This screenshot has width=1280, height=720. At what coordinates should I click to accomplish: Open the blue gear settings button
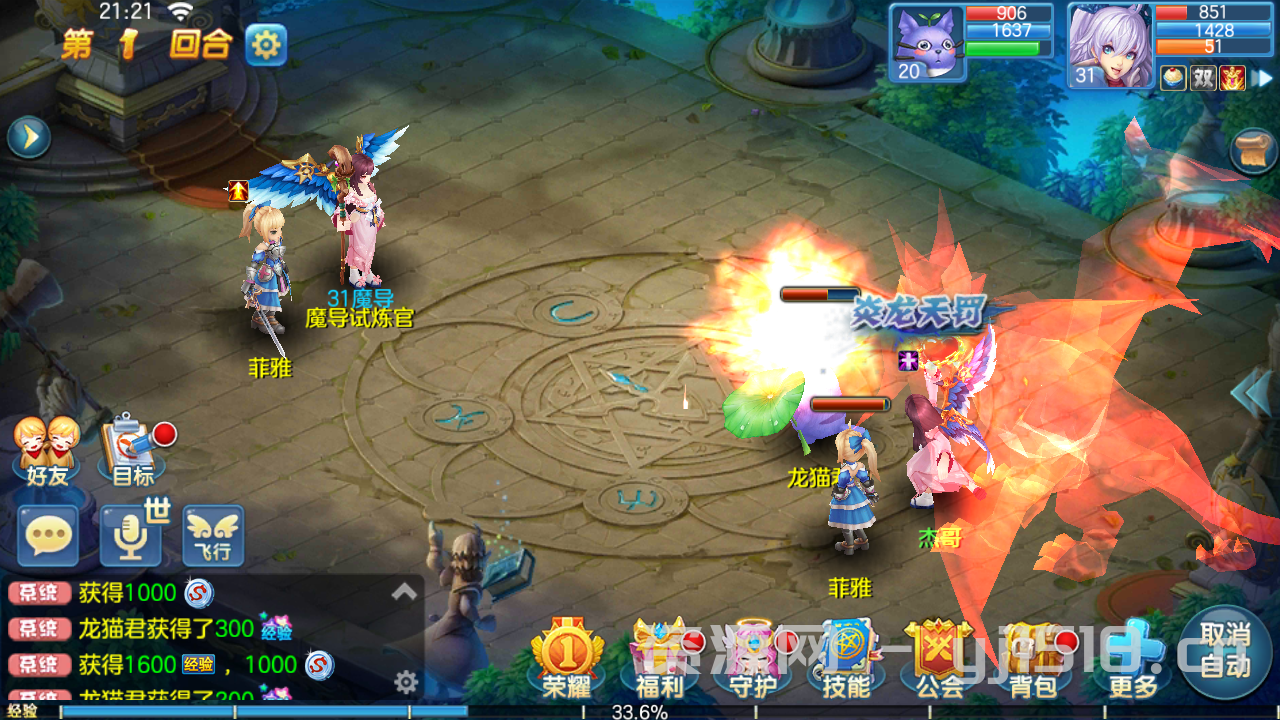266,45
